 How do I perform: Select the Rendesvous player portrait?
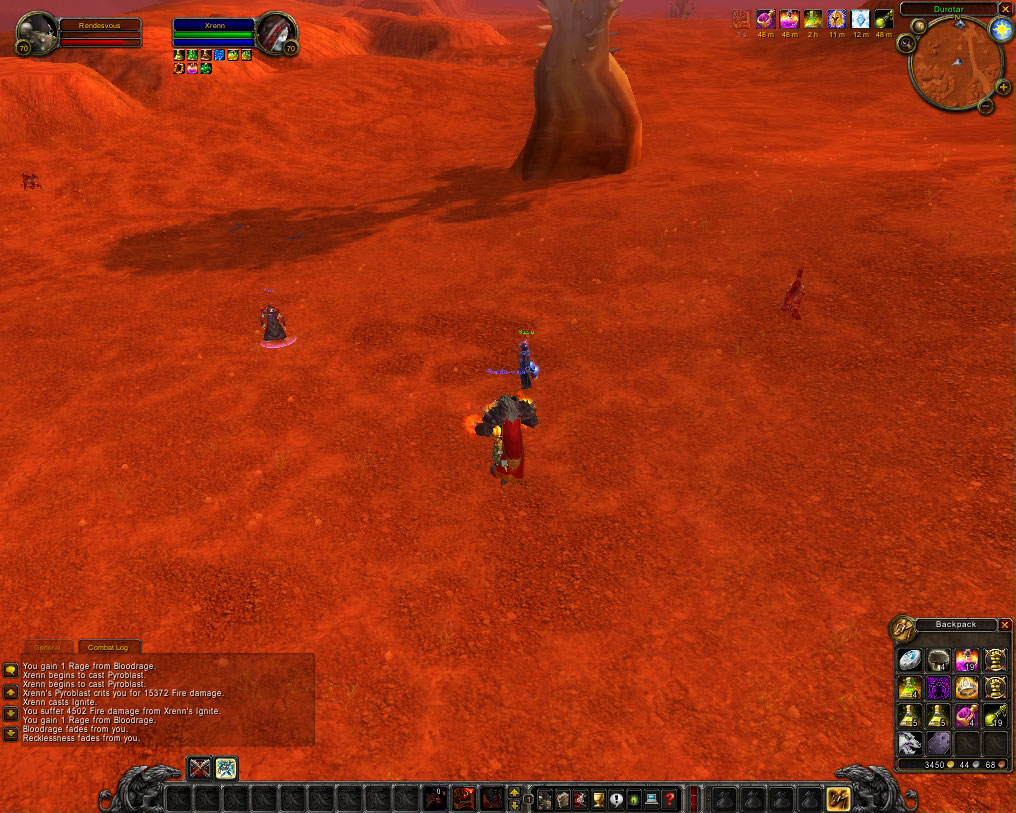tap(37, 32)
